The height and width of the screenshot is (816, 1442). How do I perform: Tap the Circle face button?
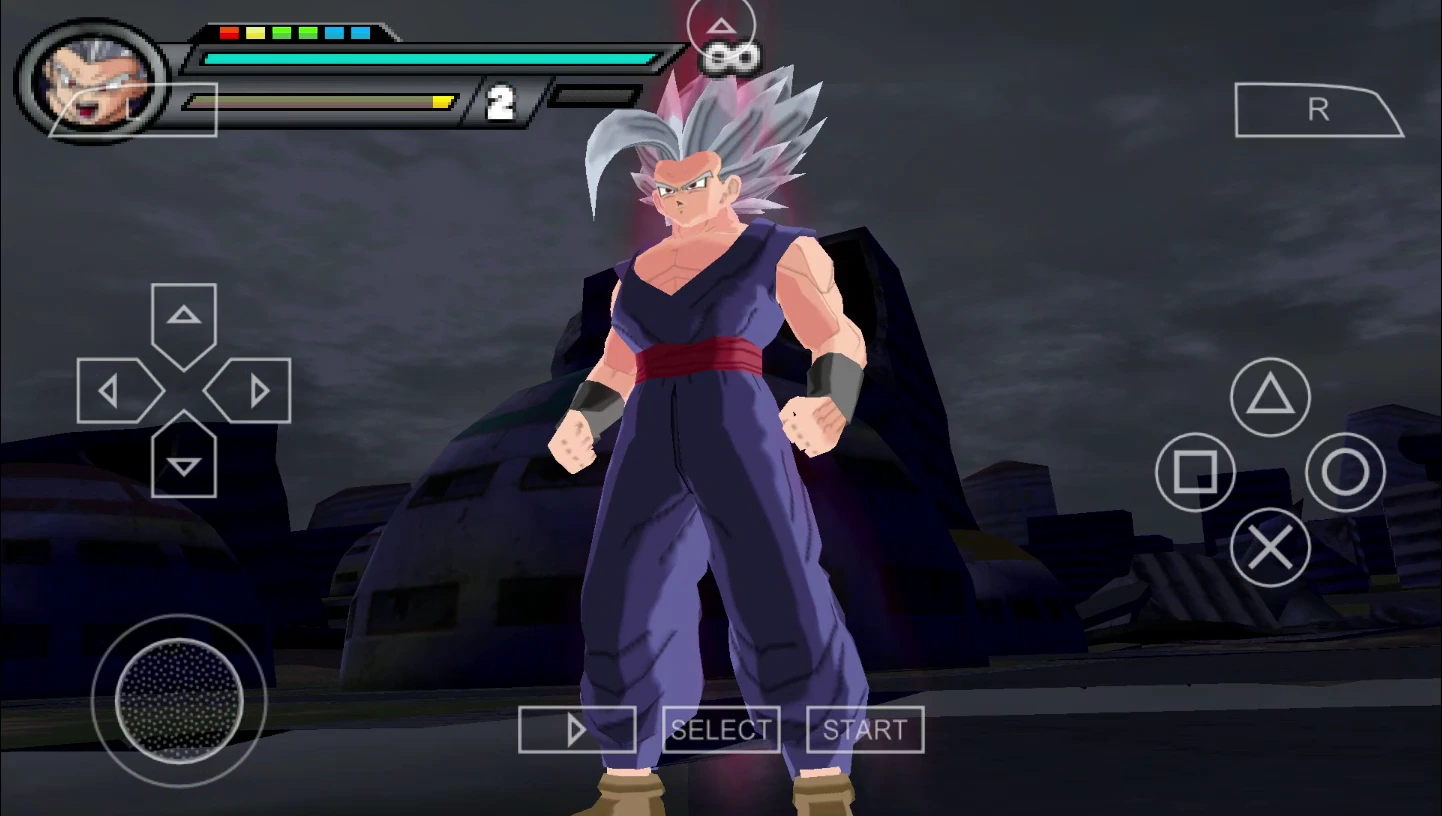[1345, 472]
